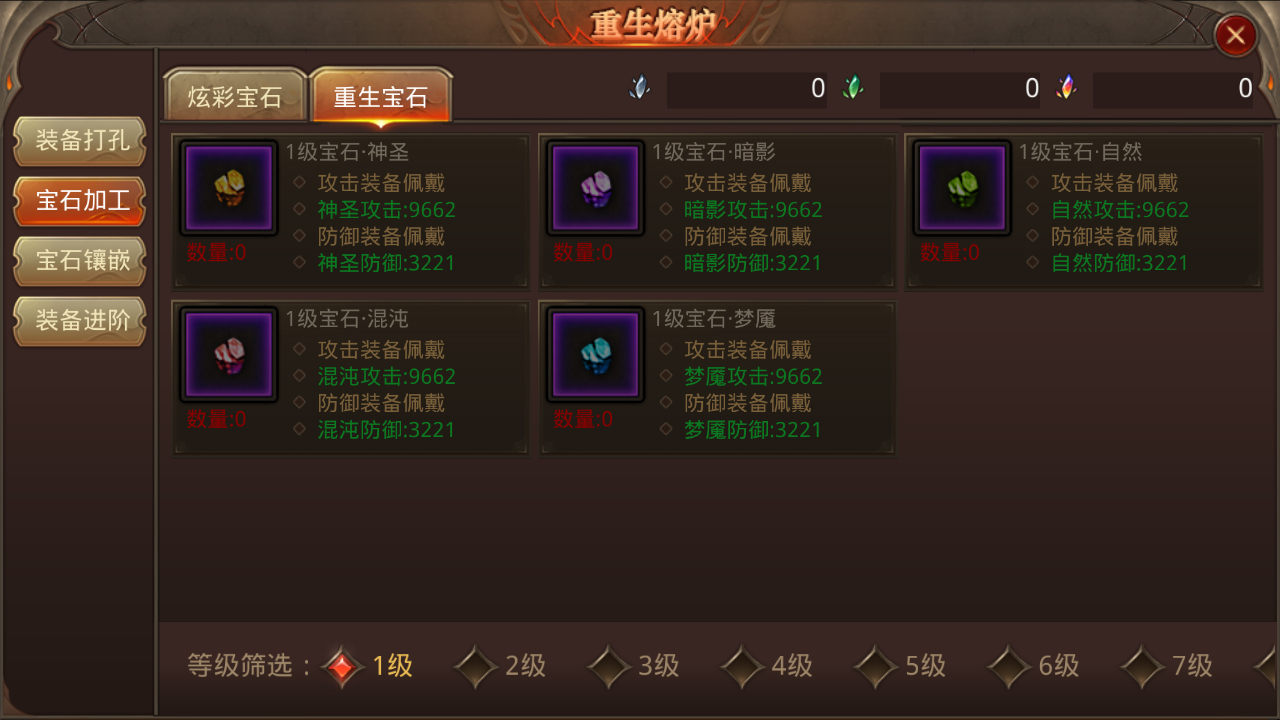
Task: Click the red crystal amount counter
Action: 1172,88
